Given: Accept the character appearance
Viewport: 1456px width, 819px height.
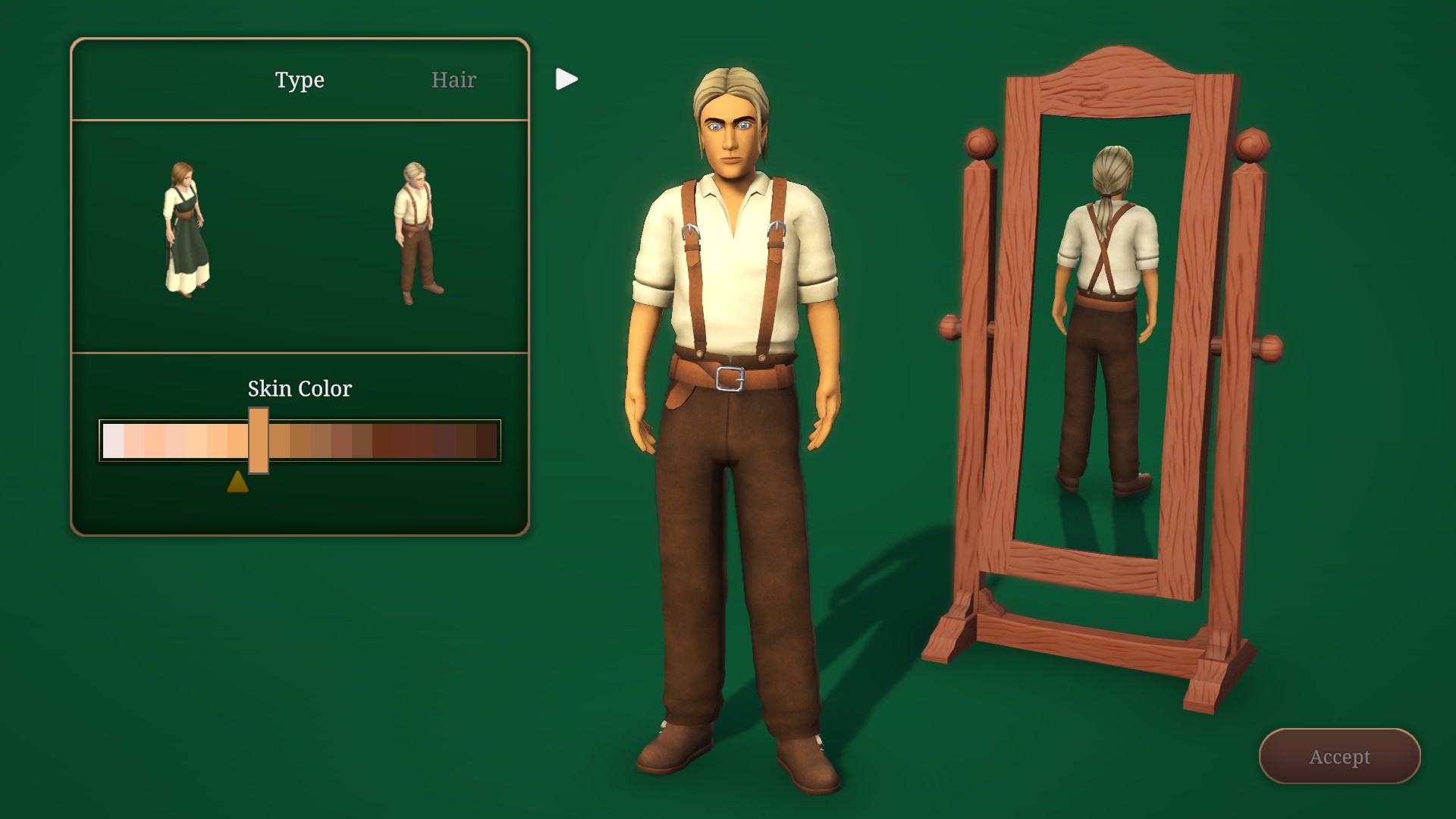Looking at the screenshot, I should pos(1339,756).
